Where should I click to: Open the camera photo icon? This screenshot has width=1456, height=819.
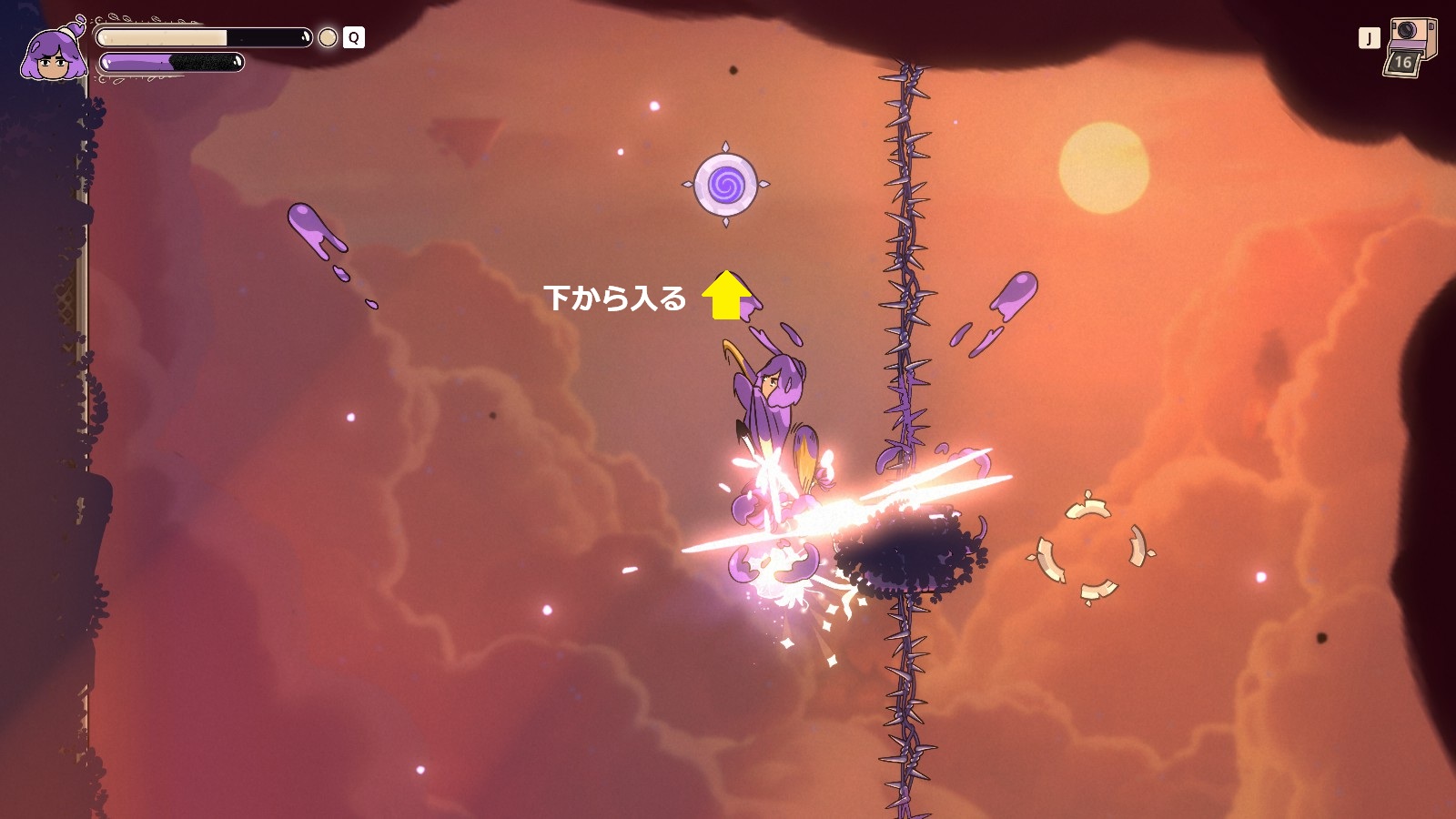coord(1410,47)
